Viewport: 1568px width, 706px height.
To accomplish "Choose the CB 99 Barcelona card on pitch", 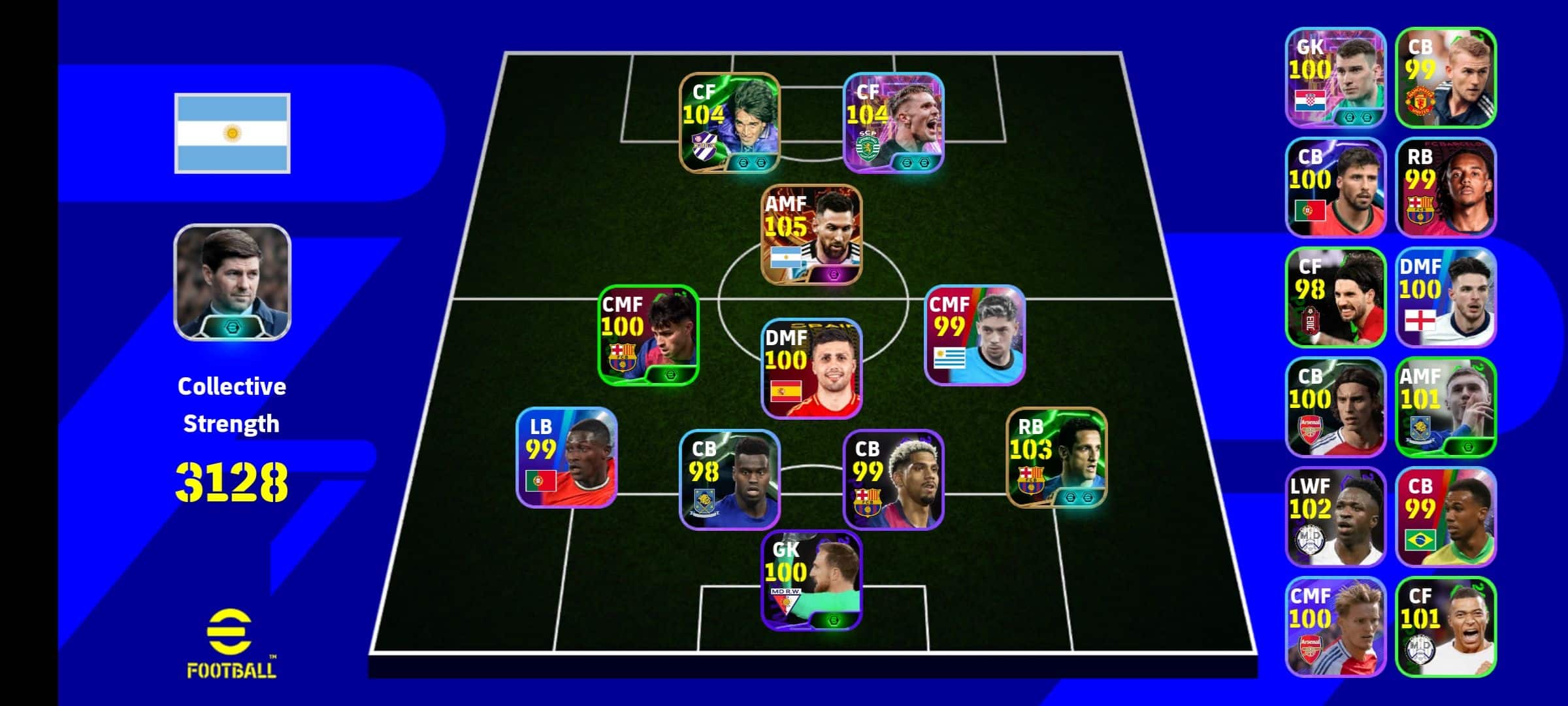I will (x=893, y=480).
